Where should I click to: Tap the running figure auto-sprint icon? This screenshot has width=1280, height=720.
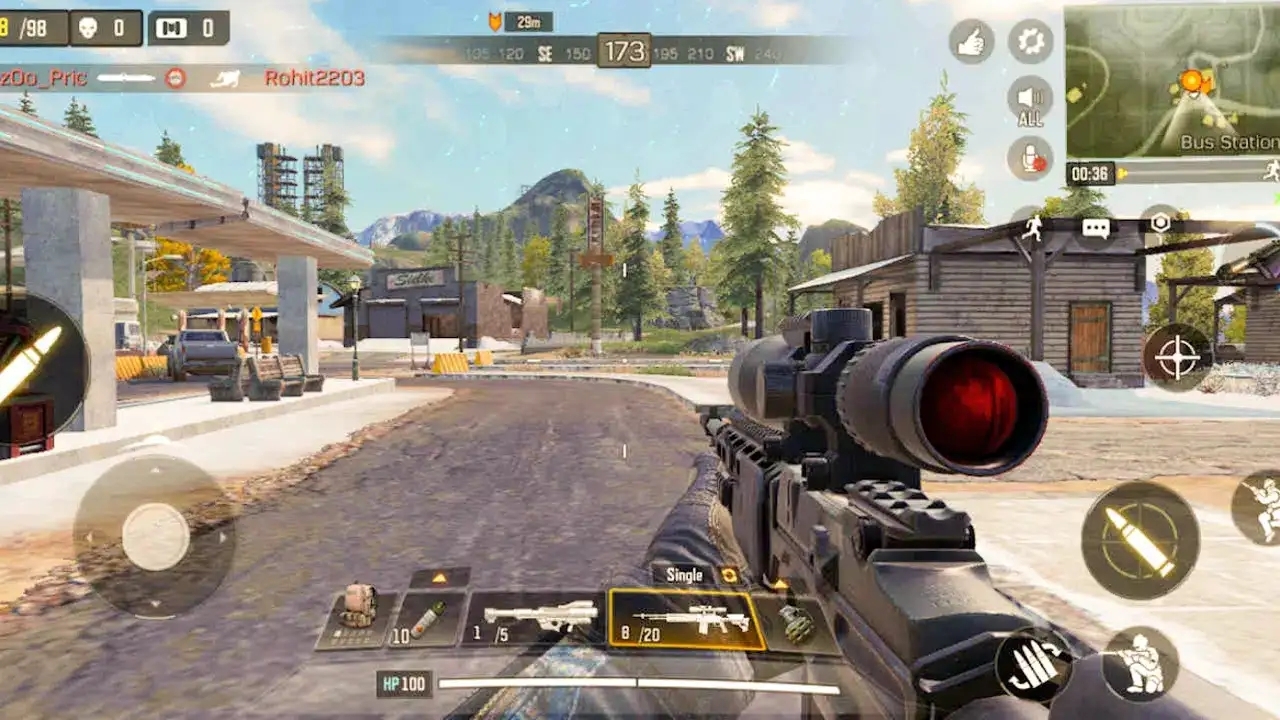1033,227
